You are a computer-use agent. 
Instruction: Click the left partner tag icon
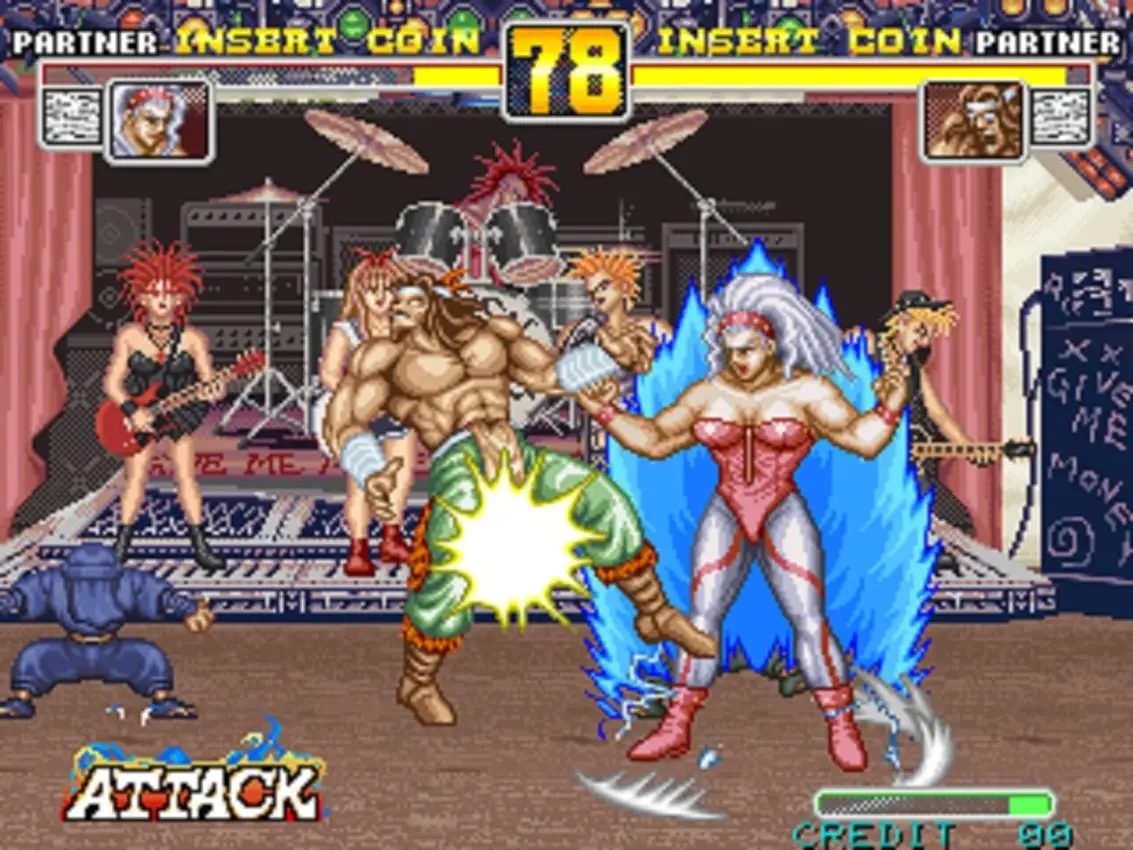(x=72, y=118)
